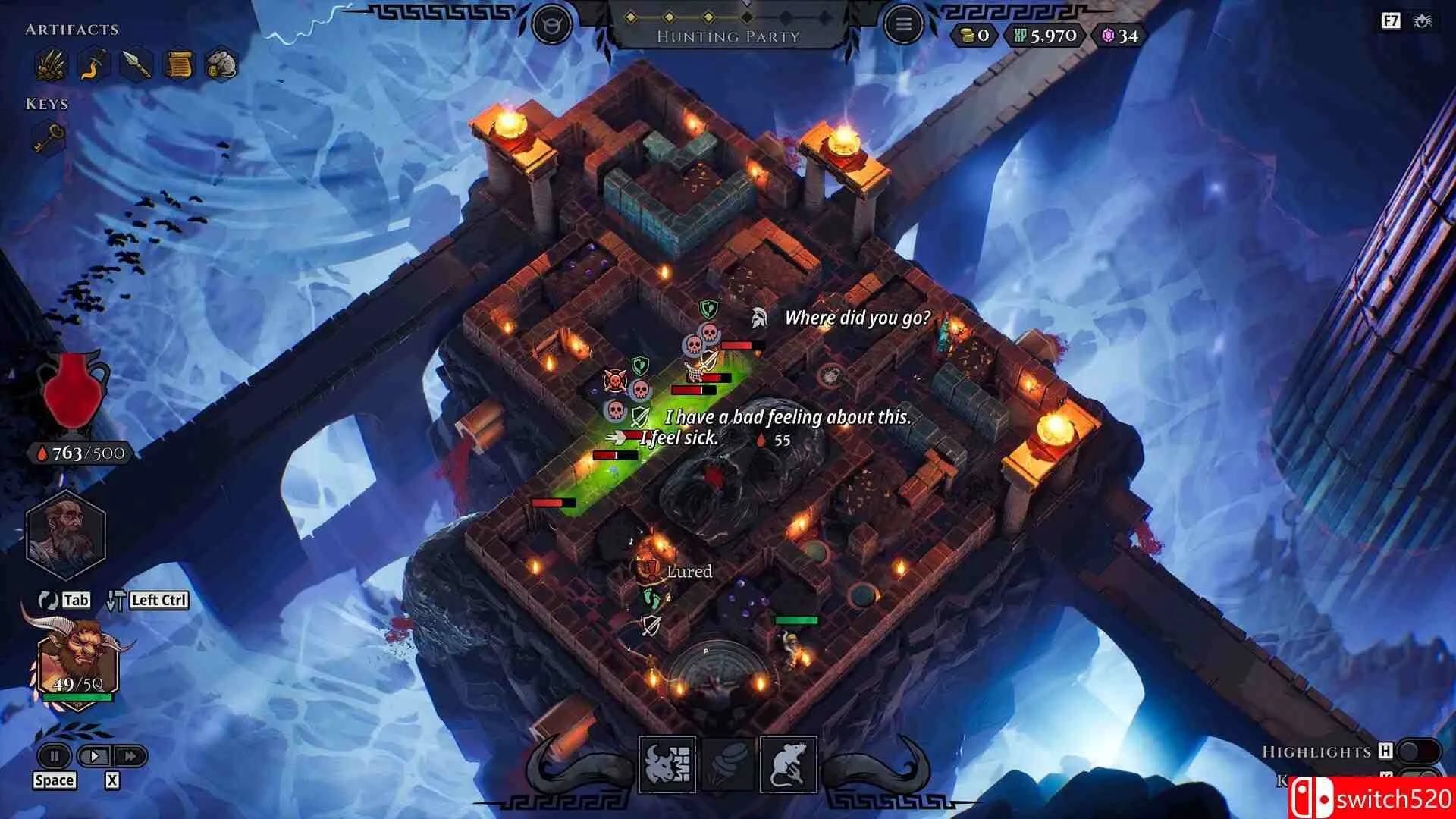1456x819 pixels.
Task: Activate the rat ability
Action: tap(788, 764)
